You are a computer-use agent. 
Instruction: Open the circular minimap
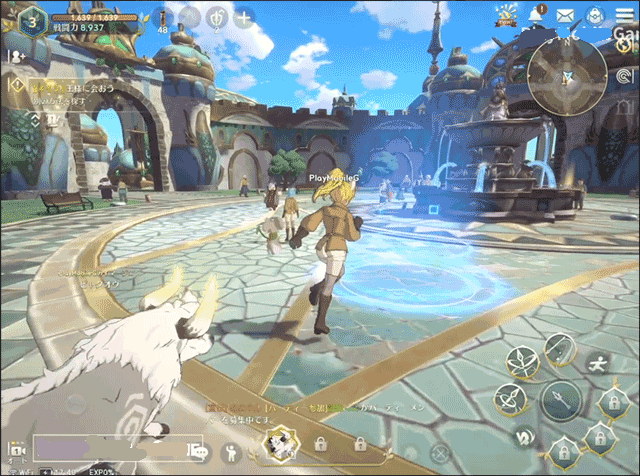pos(567,77)
